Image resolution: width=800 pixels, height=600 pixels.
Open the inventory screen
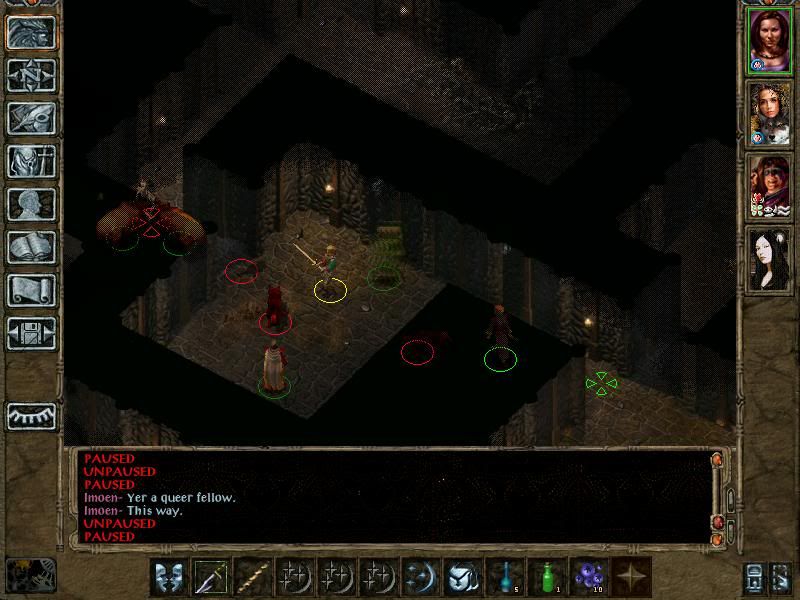click(31, 161)
